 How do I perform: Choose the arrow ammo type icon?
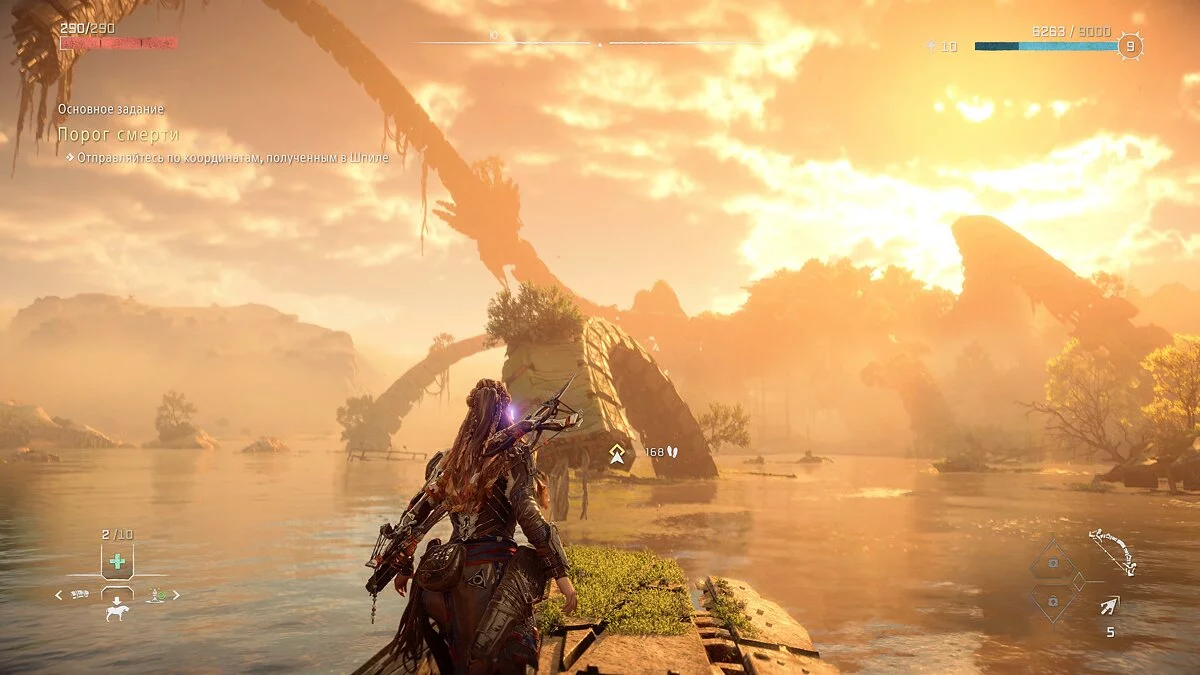(x=1110, y=605)
